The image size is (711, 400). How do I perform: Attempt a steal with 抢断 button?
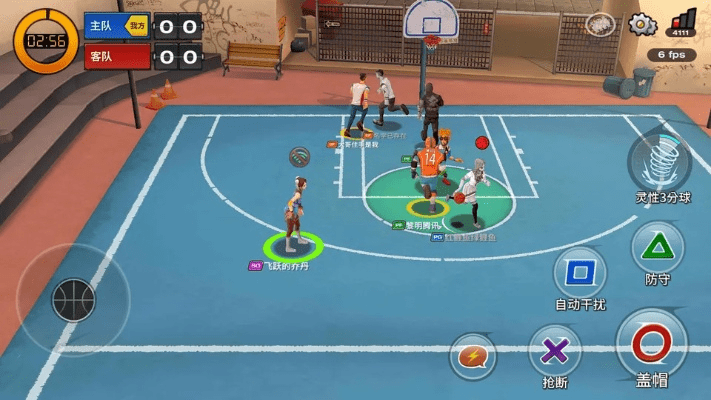click(x=555, y=351)
